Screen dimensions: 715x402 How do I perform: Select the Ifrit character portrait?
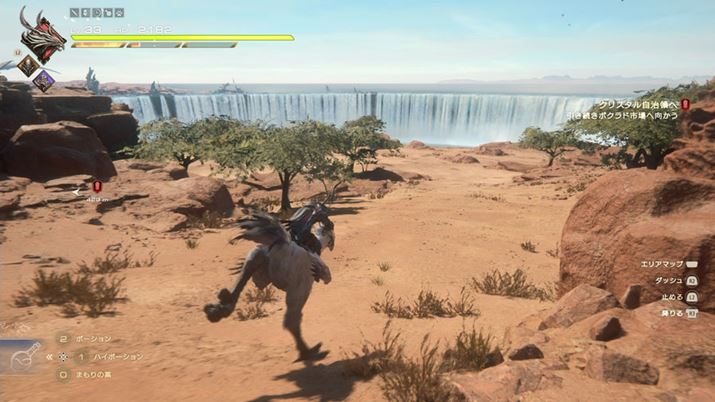[x=41, y=38]
